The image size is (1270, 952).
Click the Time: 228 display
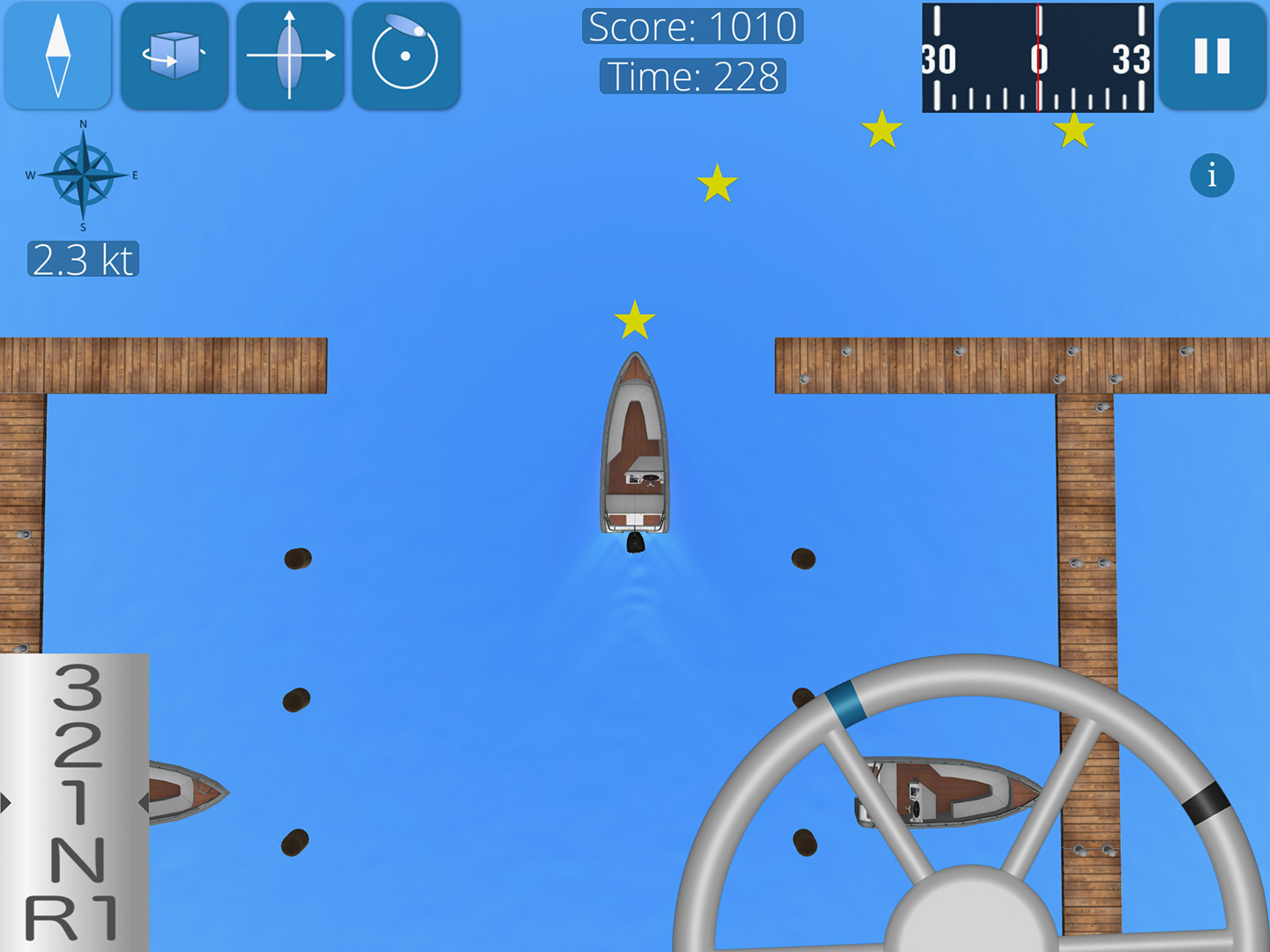tap(693, 77)
